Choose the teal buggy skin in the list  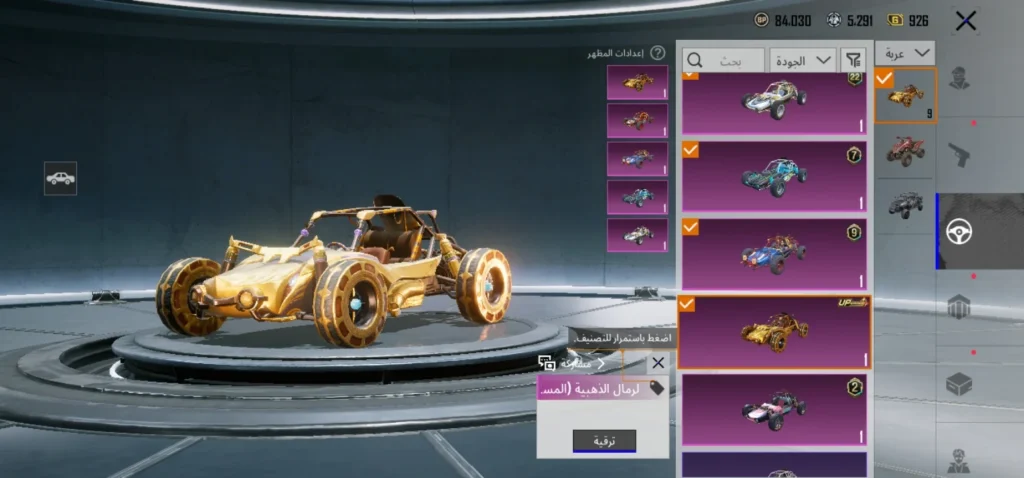(774, 176)
